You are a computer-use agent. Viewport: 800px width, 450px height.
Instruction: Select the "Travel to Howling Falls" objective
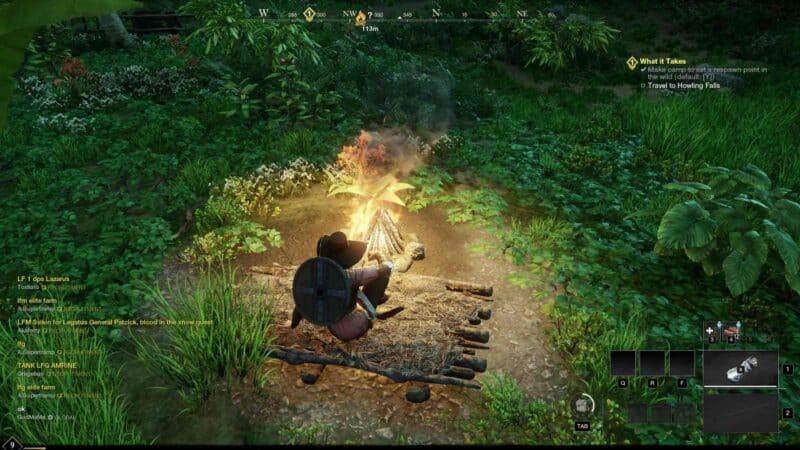click(x=682, y=86)
